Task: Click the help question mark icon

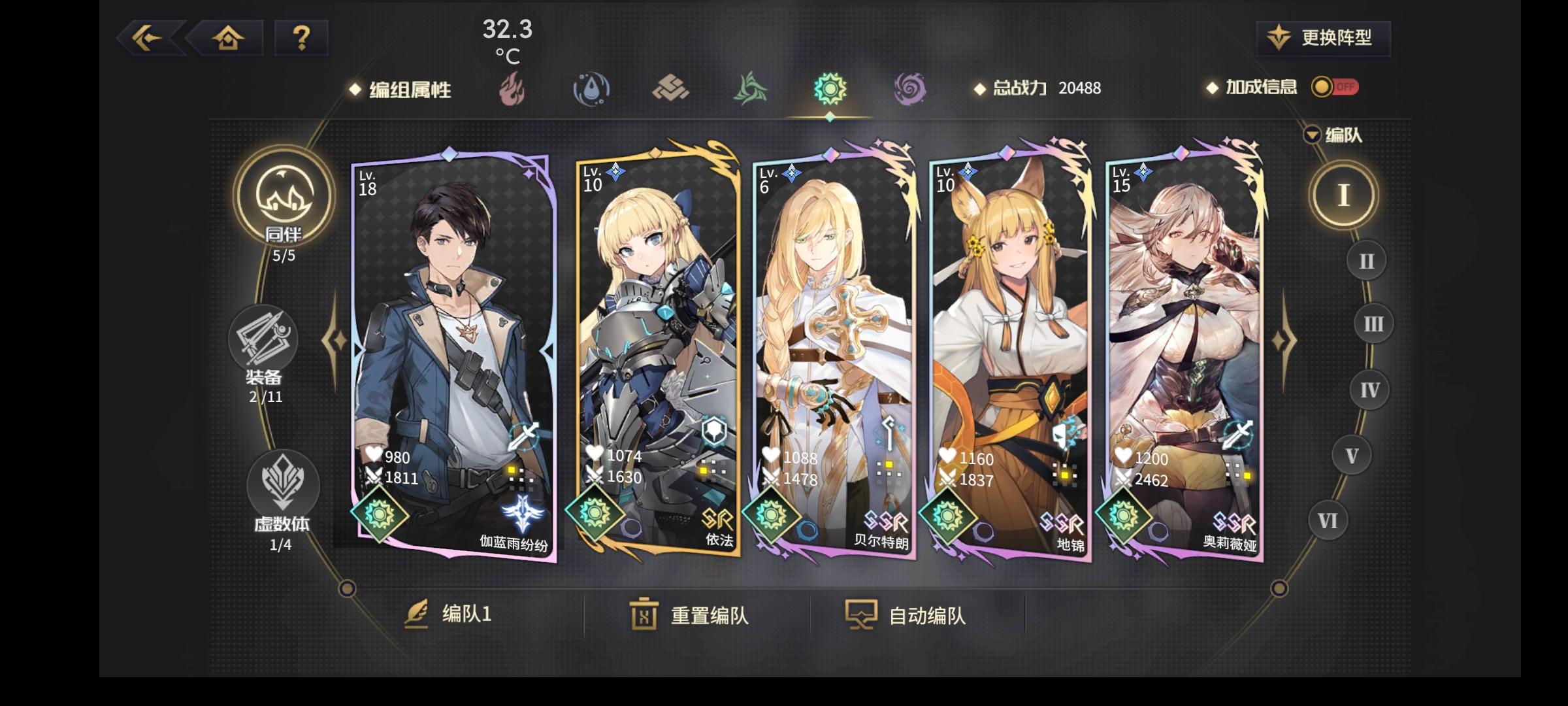Action: pyautogui.click(x=299, y=38)
